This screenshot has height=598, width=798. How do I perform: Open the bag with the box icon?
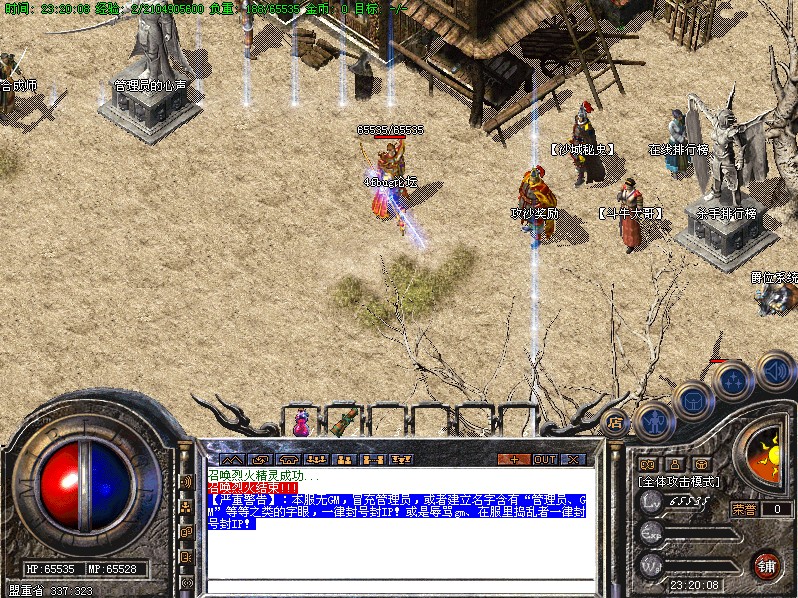click(694, 401)
